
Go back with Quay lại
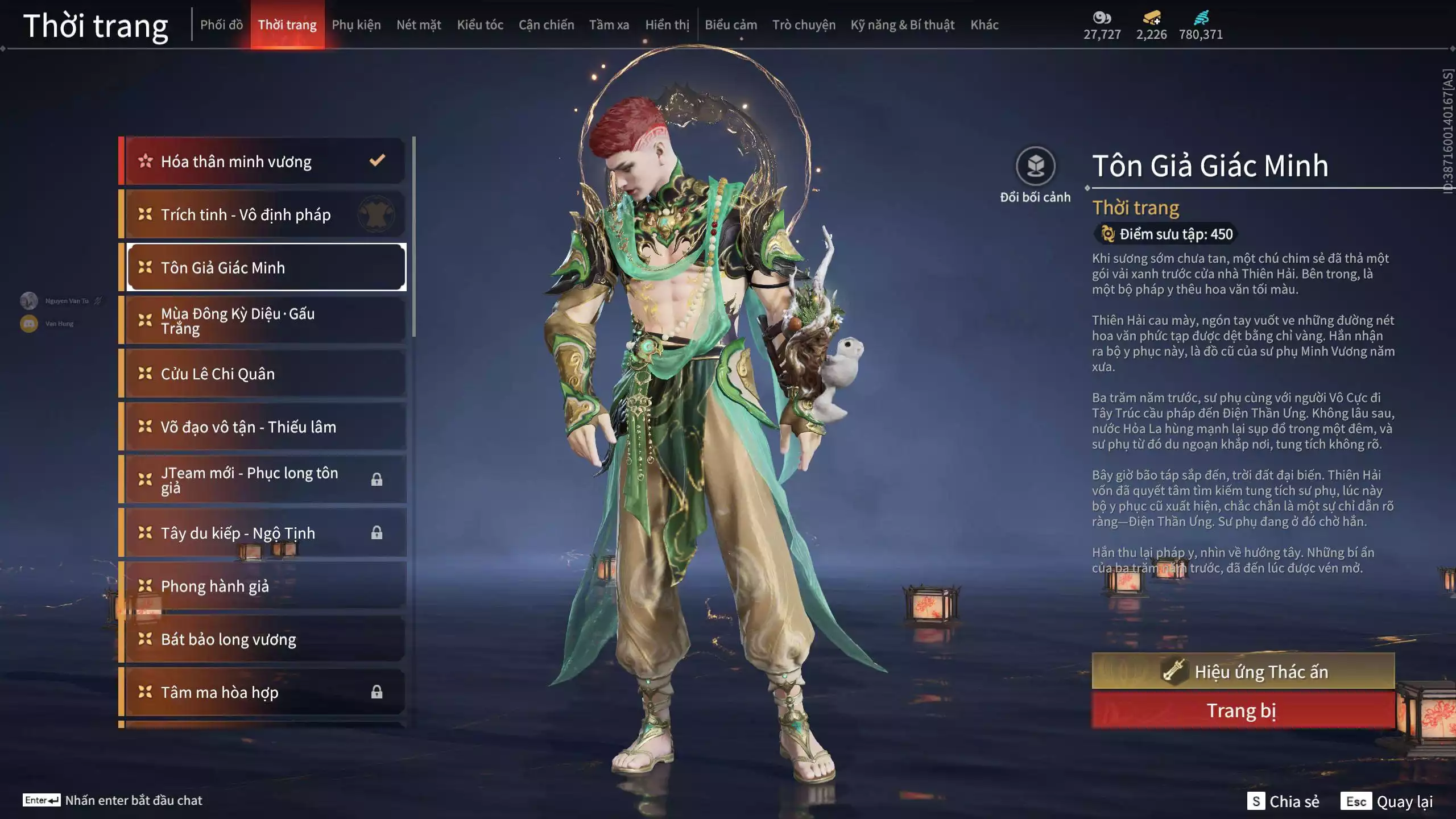1387,801
